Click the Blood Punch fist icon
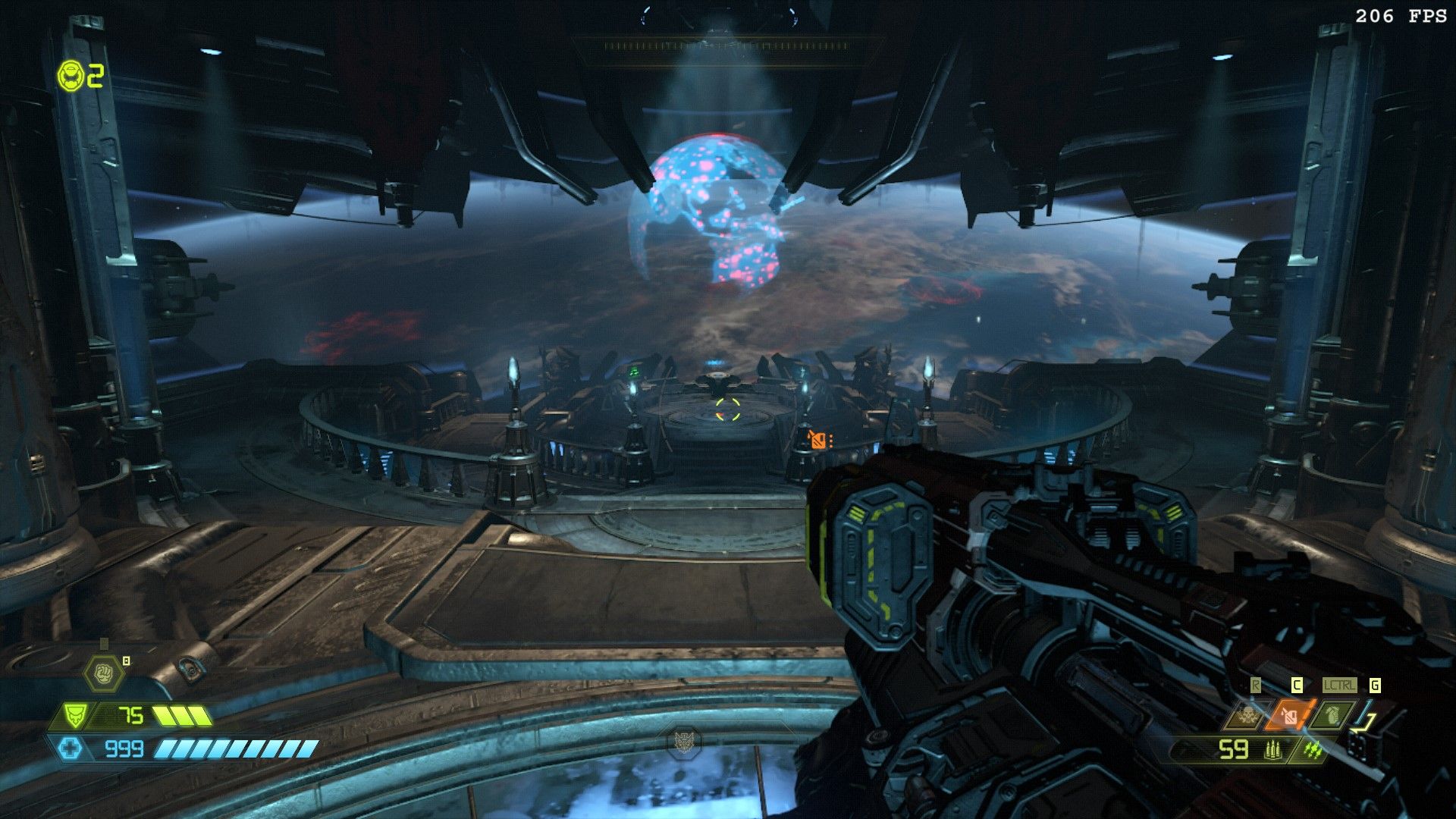1456x819 pixels. click(103, 672)
